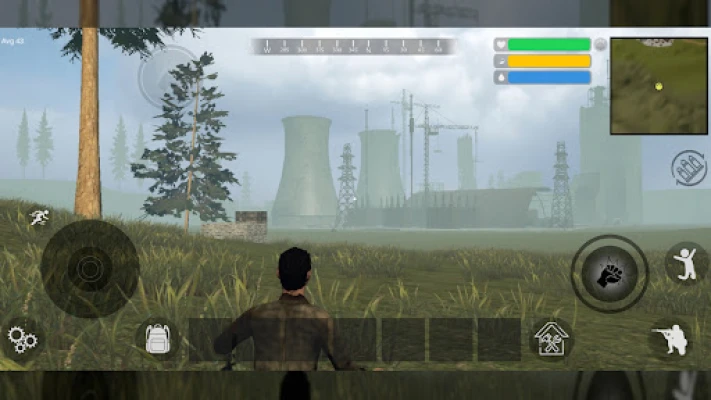This screenshot has width=711, height=400.
Task: Toggle the crouching rifleman stance button
Action: coord(669,339)
